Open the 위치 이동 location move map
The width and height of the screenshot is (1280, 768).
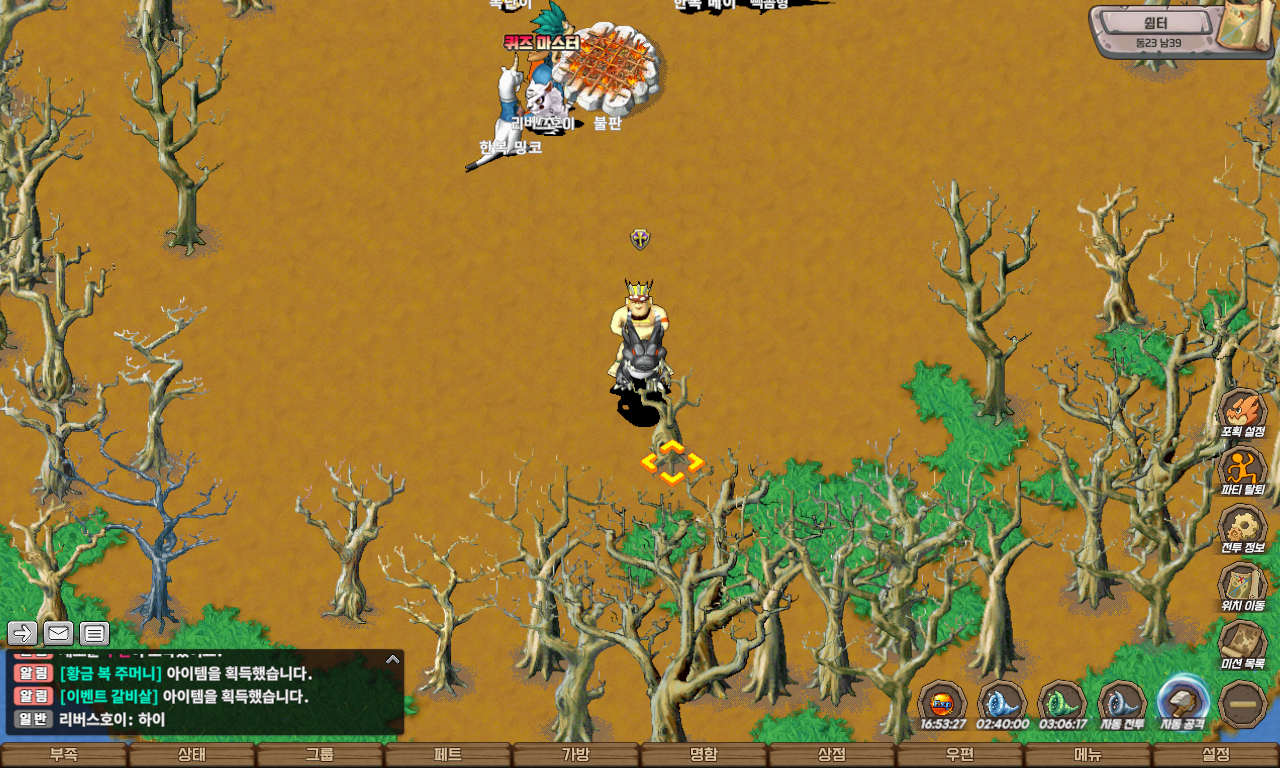(x=1243, y=586)
